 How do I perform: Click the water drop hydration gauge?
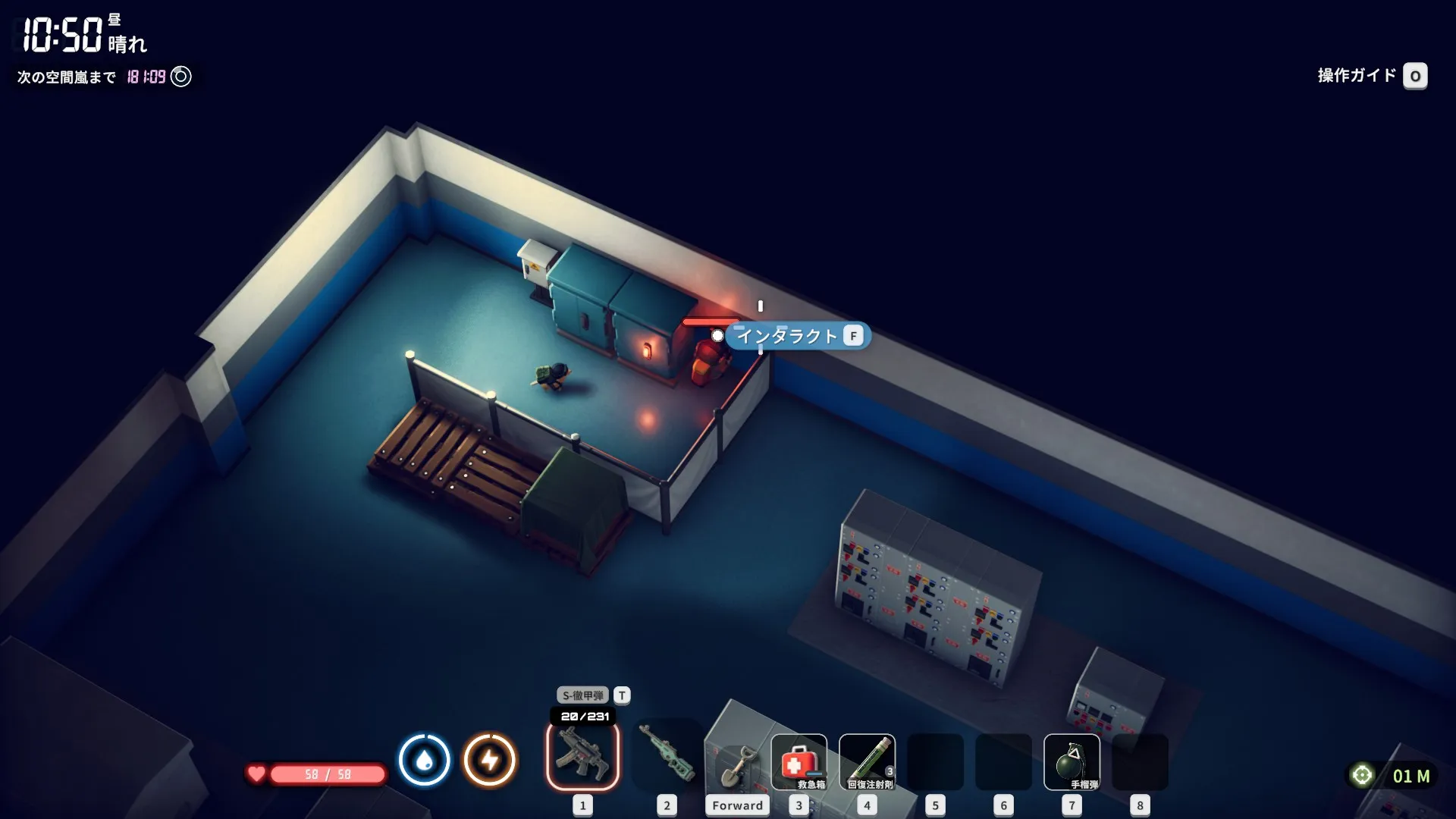pyautogui.click(x=424, y=759)
